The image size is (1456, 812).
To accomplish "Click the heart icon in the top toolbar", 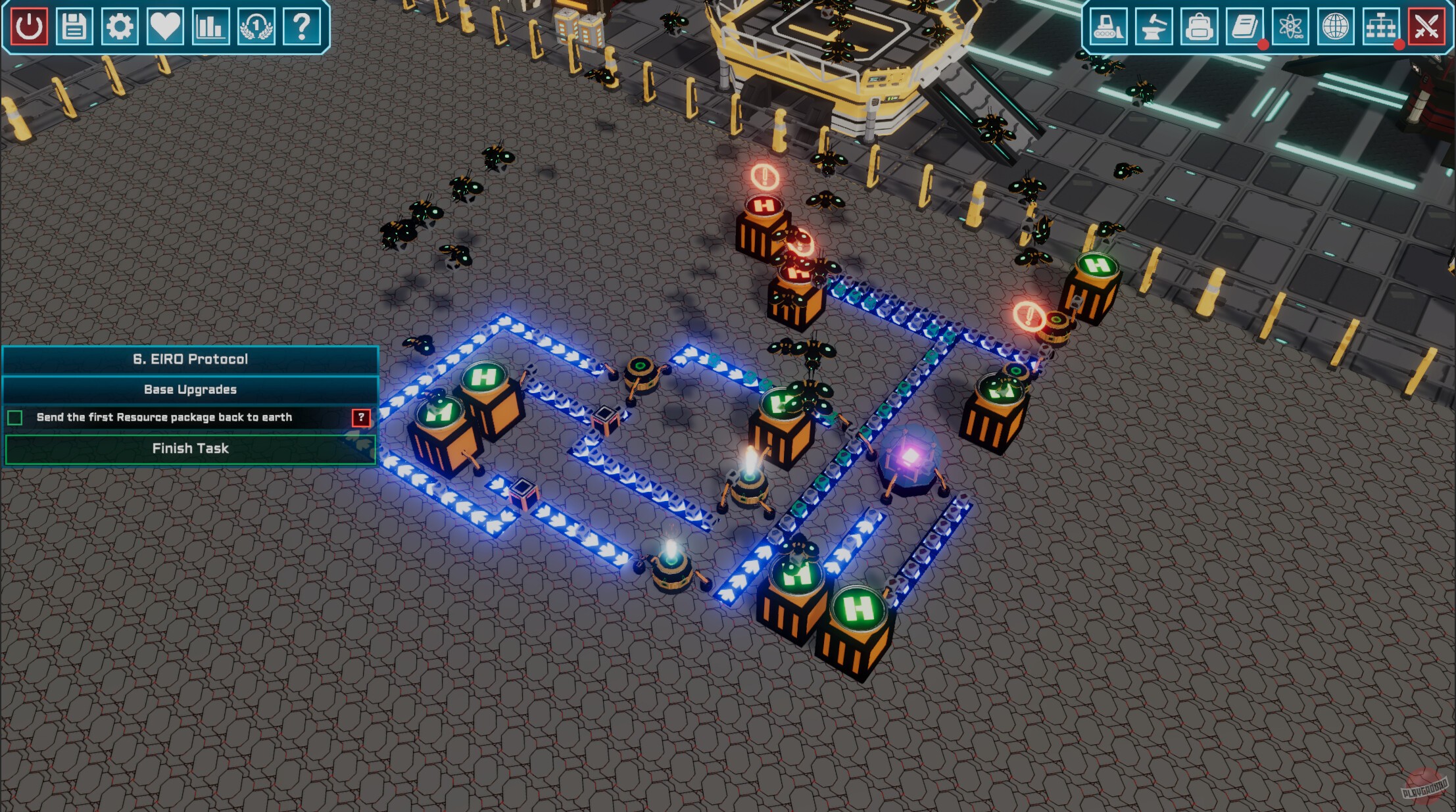I will coord(164,28).
